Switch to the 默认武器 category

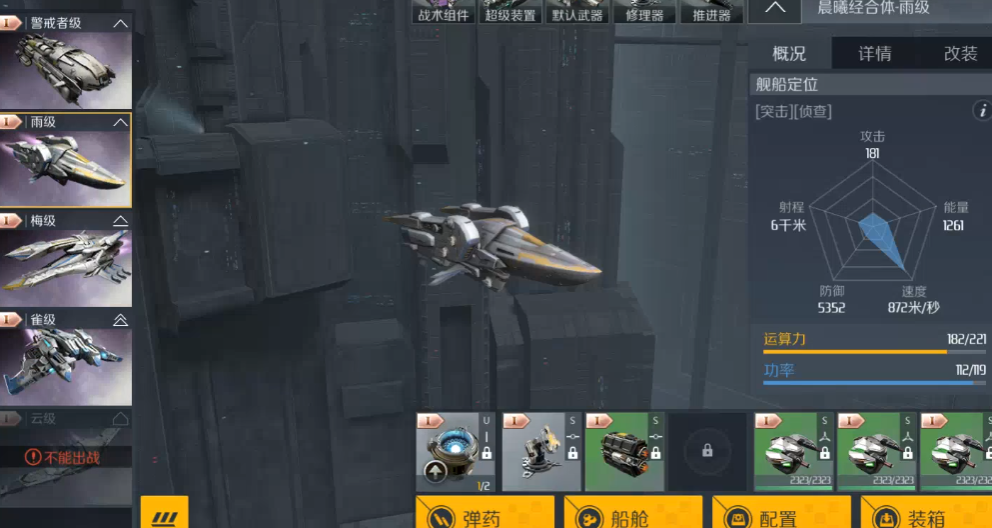578,12
